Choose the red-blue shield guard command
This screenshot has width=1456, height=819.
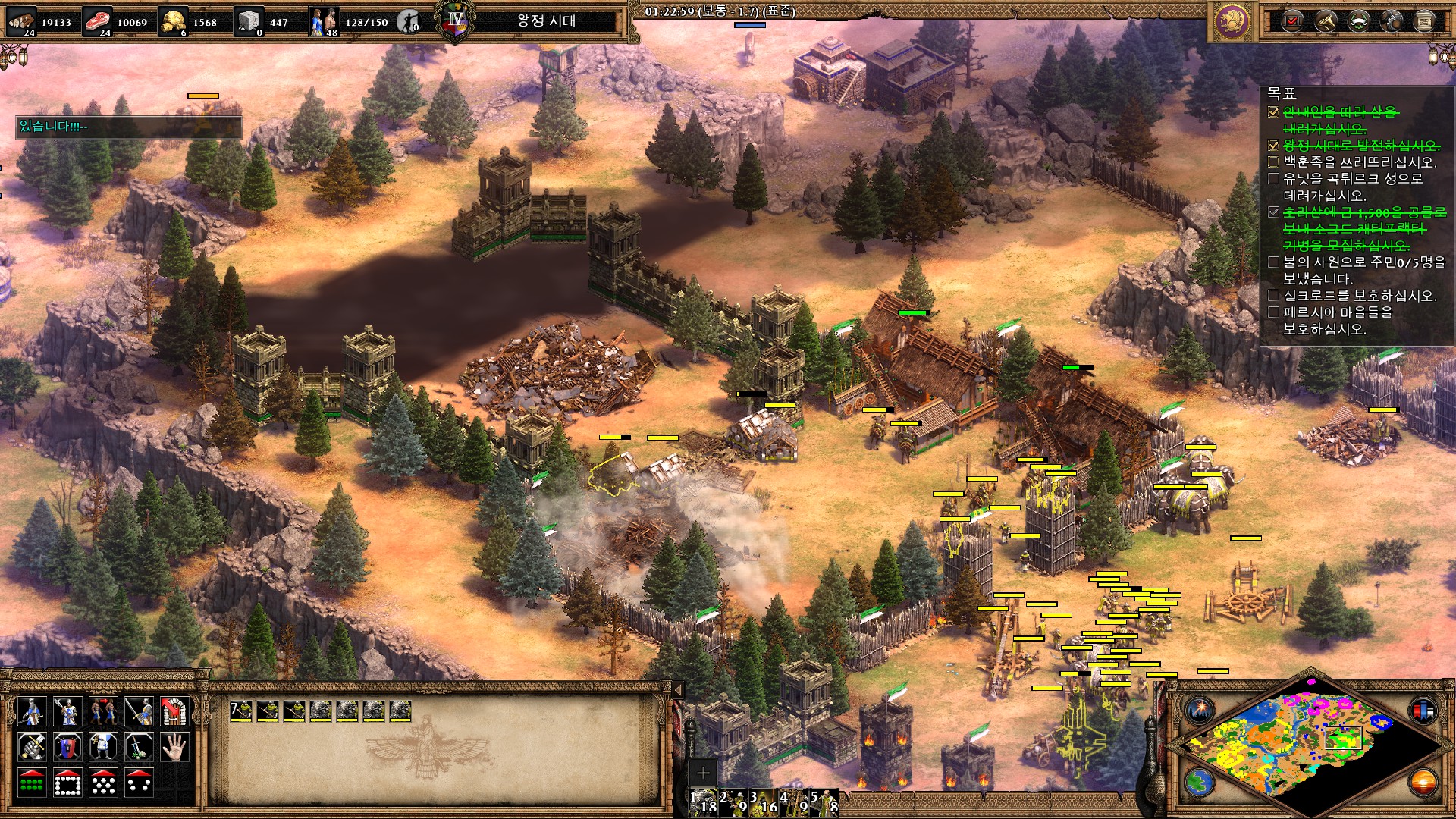67,747
